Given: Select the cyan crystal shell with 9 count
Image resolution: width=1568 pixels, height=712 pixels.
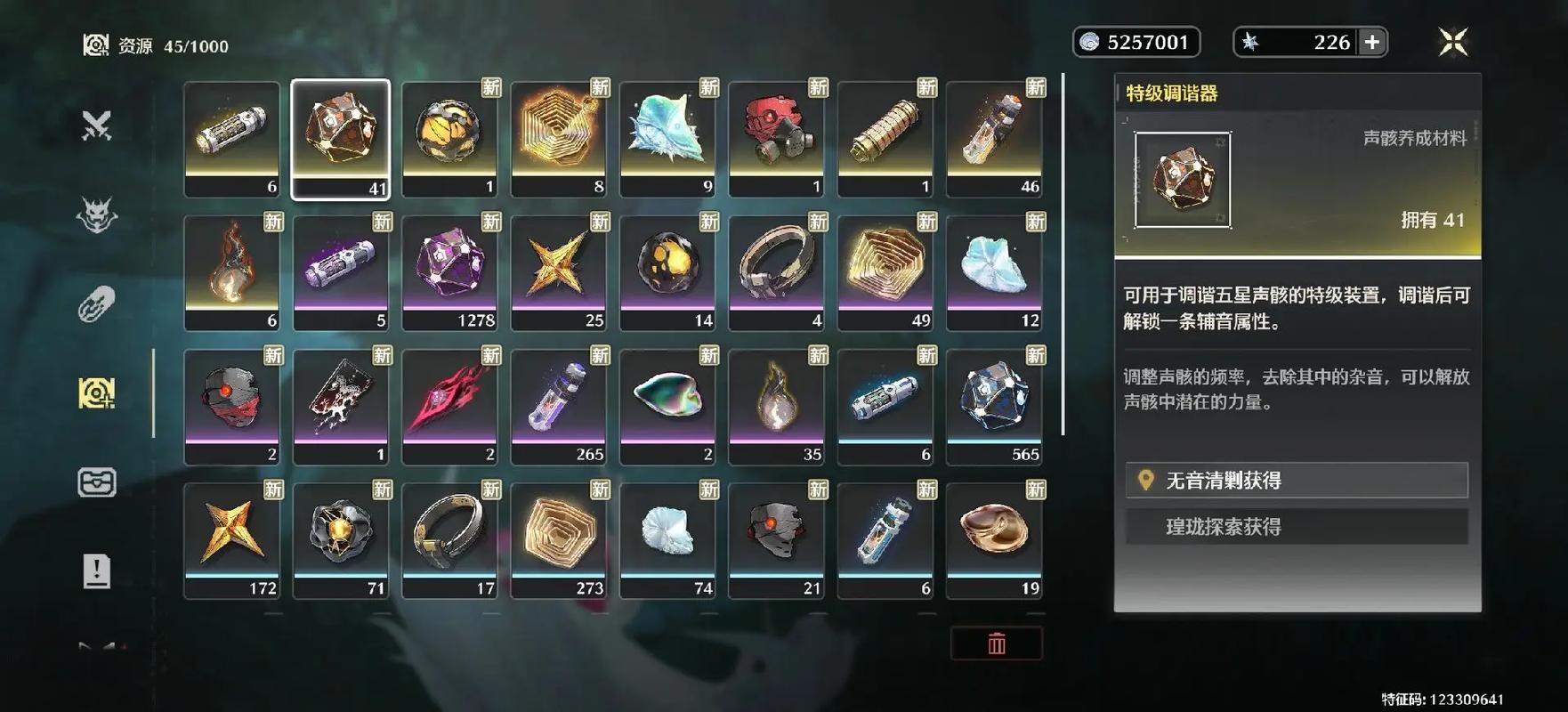Looking at the screenshot, I should click(x=667, y=139).
